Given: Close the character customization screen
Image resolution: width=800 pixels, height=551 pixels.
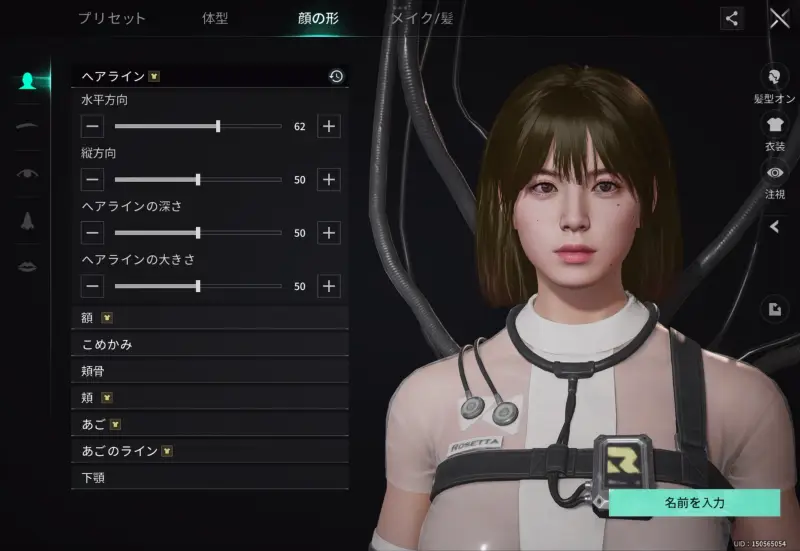Looking at the screenshot, I should pos(779,18).
